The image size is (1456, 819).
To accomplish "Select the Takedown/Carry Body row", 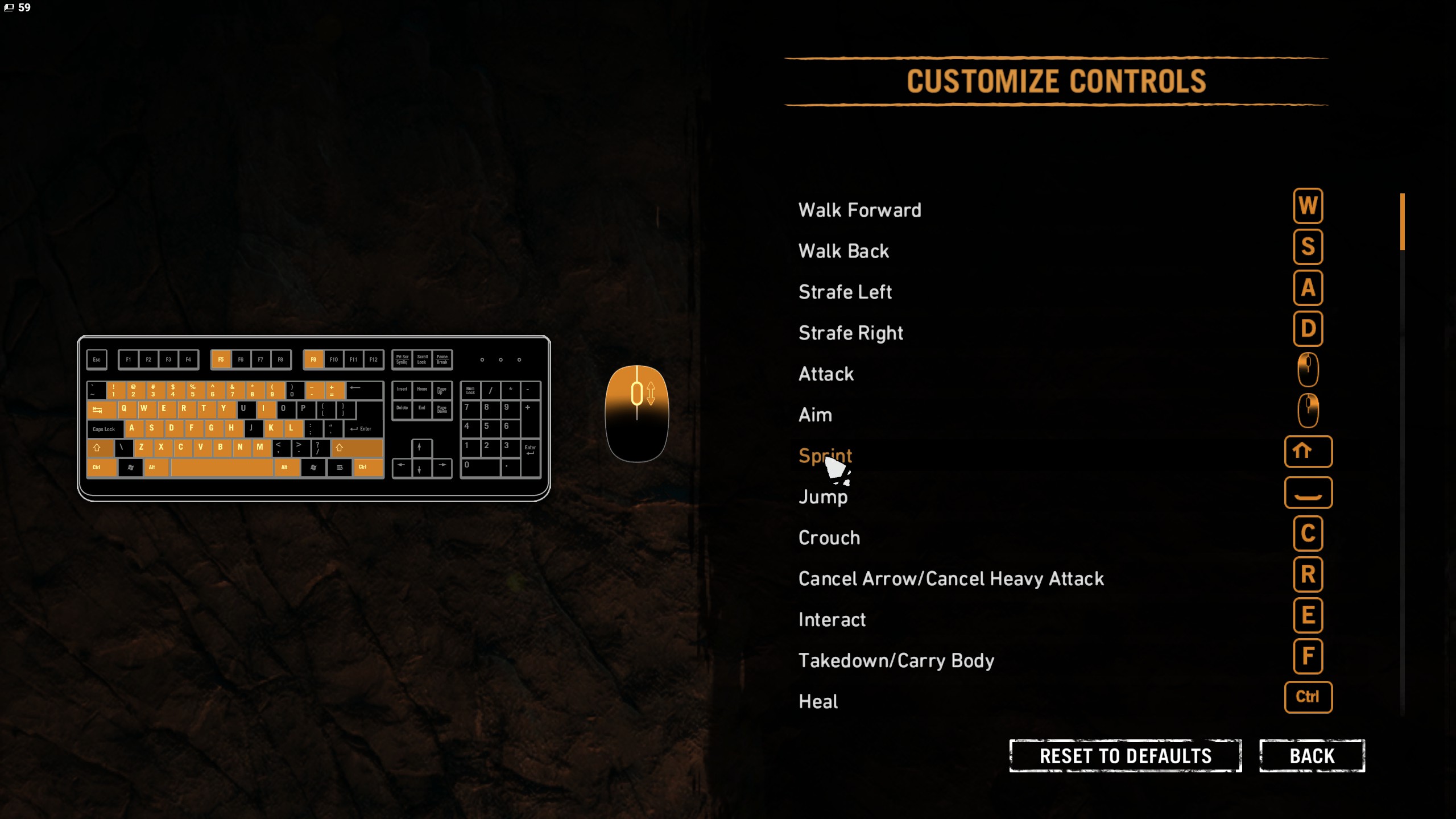I will 896,660.
